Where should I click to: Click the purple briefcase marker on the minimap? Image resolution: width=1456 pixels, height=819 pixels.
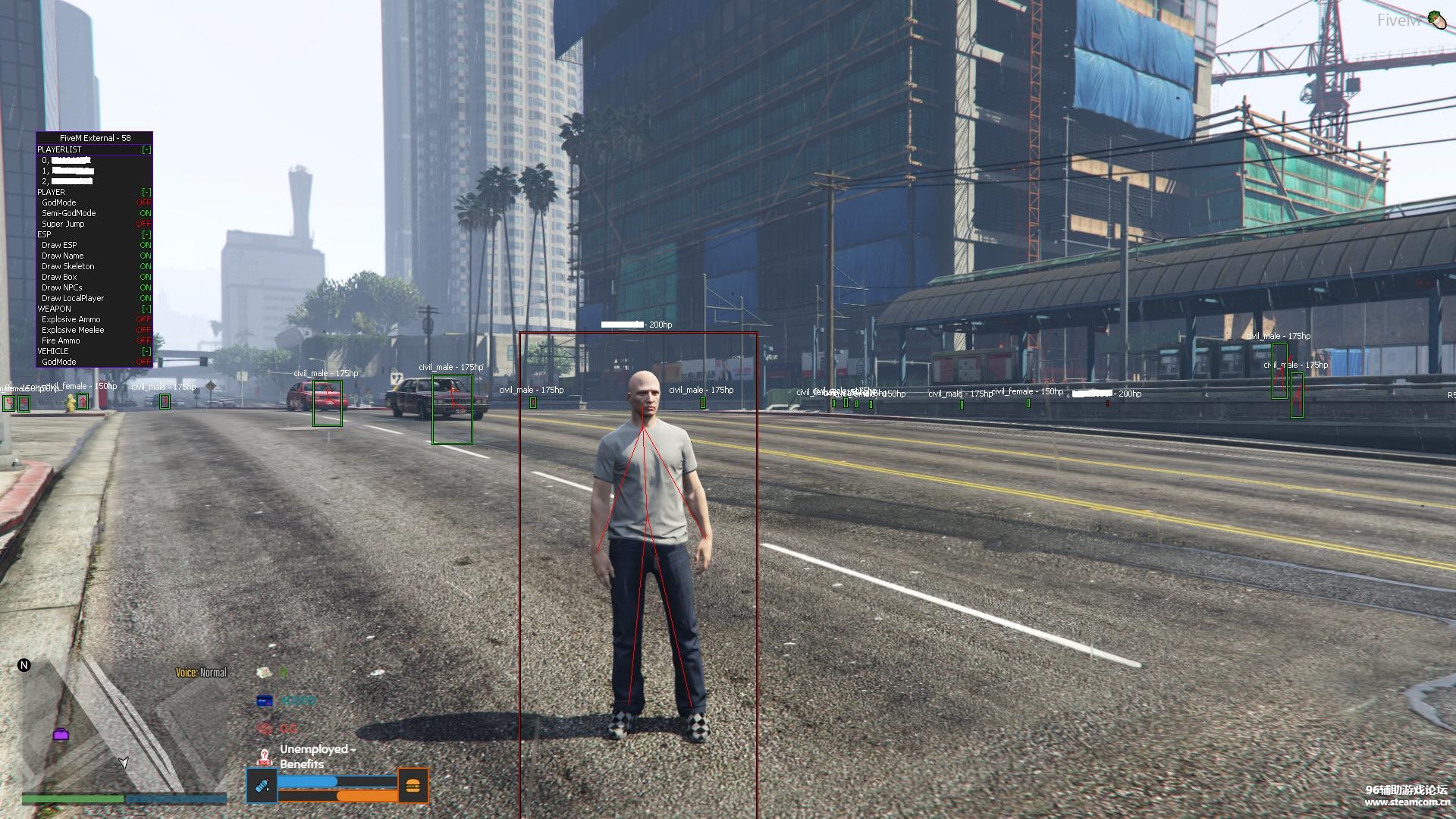click(x=61, y=734)
